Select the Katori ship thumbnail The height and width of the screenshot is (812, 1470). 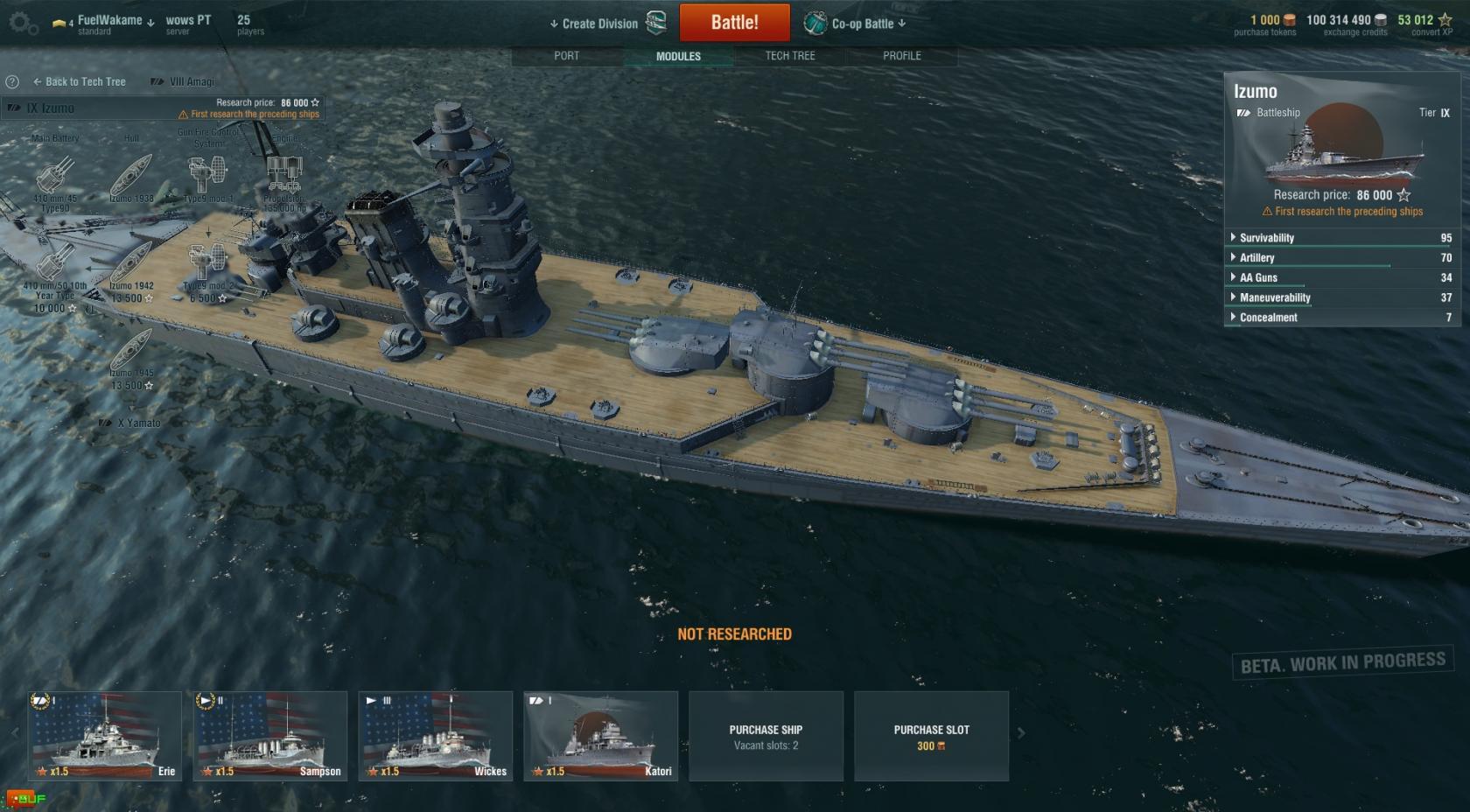600,736
